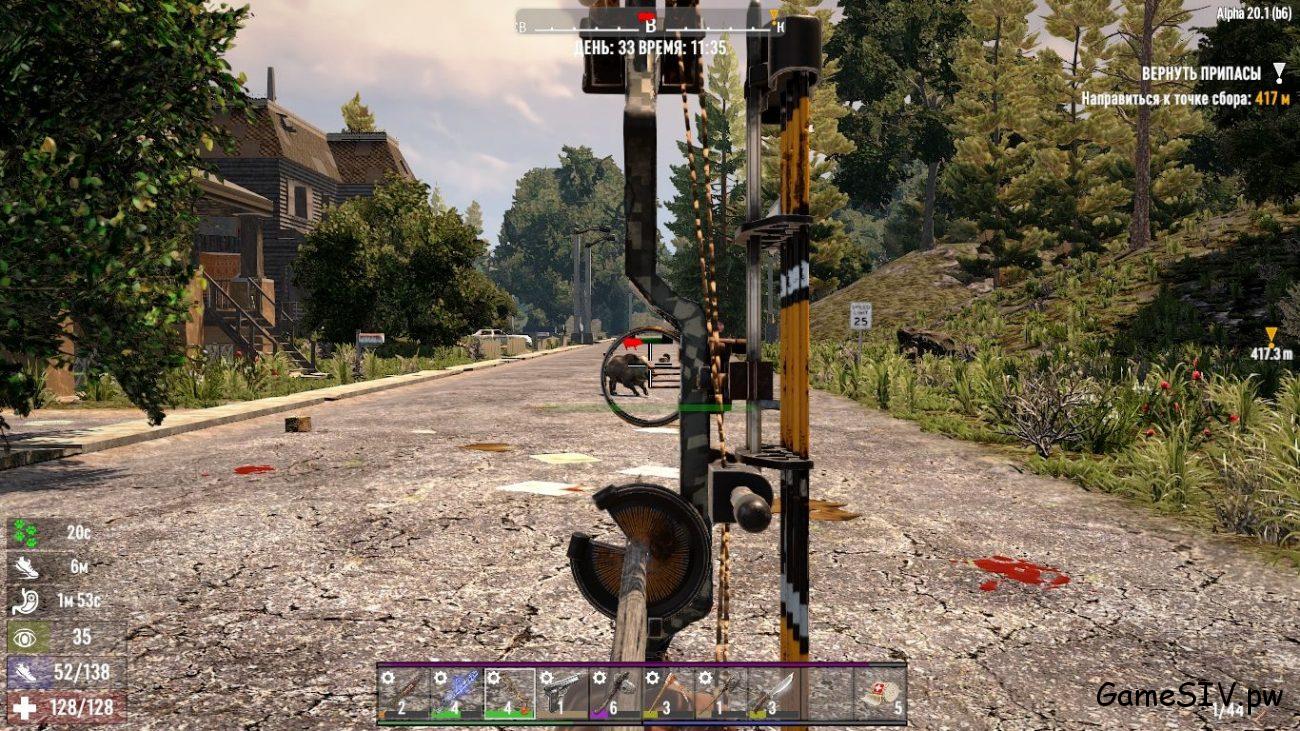The image size is (1300, 731).
Task: Equip the machete blade slot
Action: (x=774, y=692)
